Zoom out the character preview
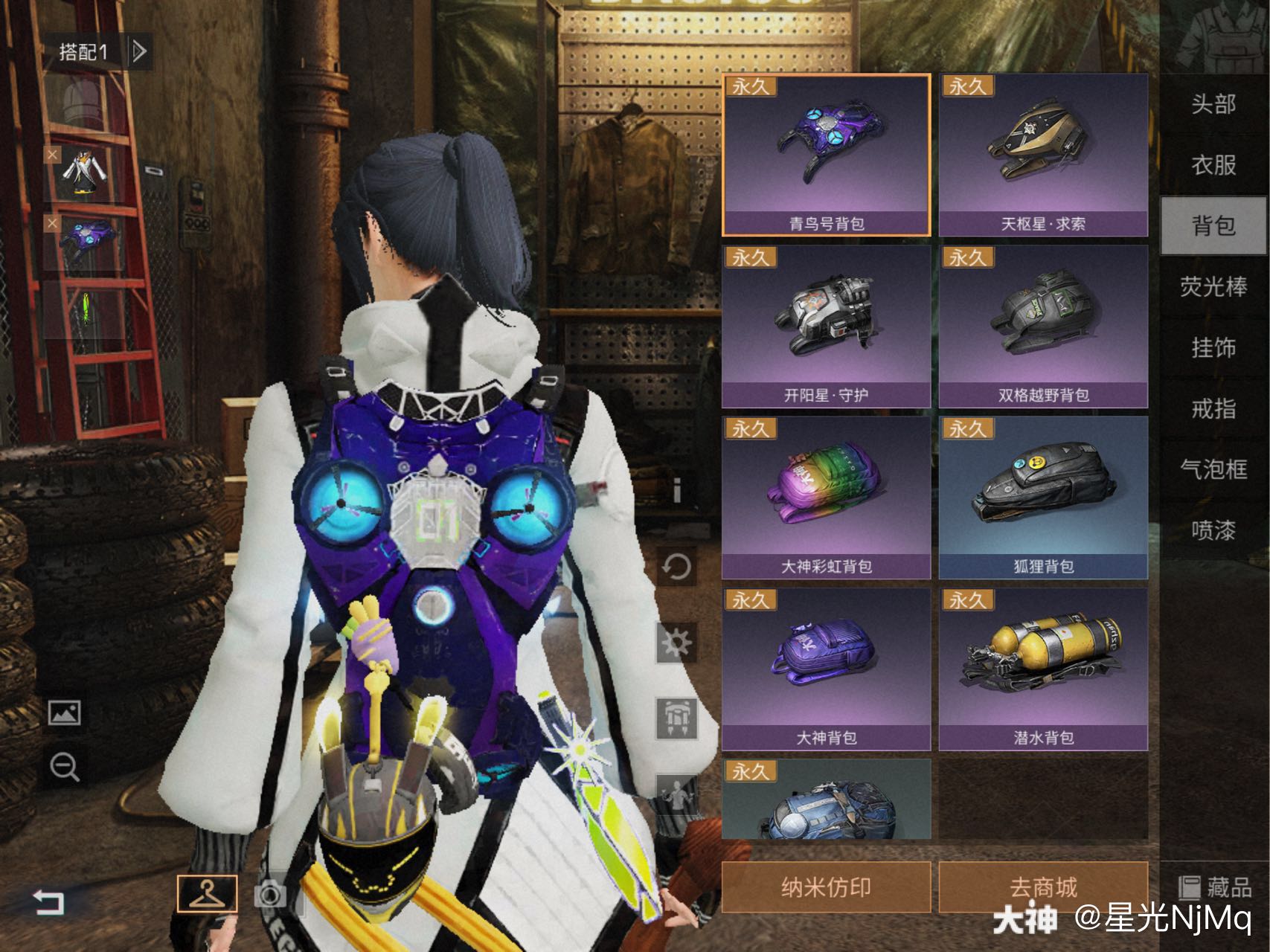 tap(65, 766)
